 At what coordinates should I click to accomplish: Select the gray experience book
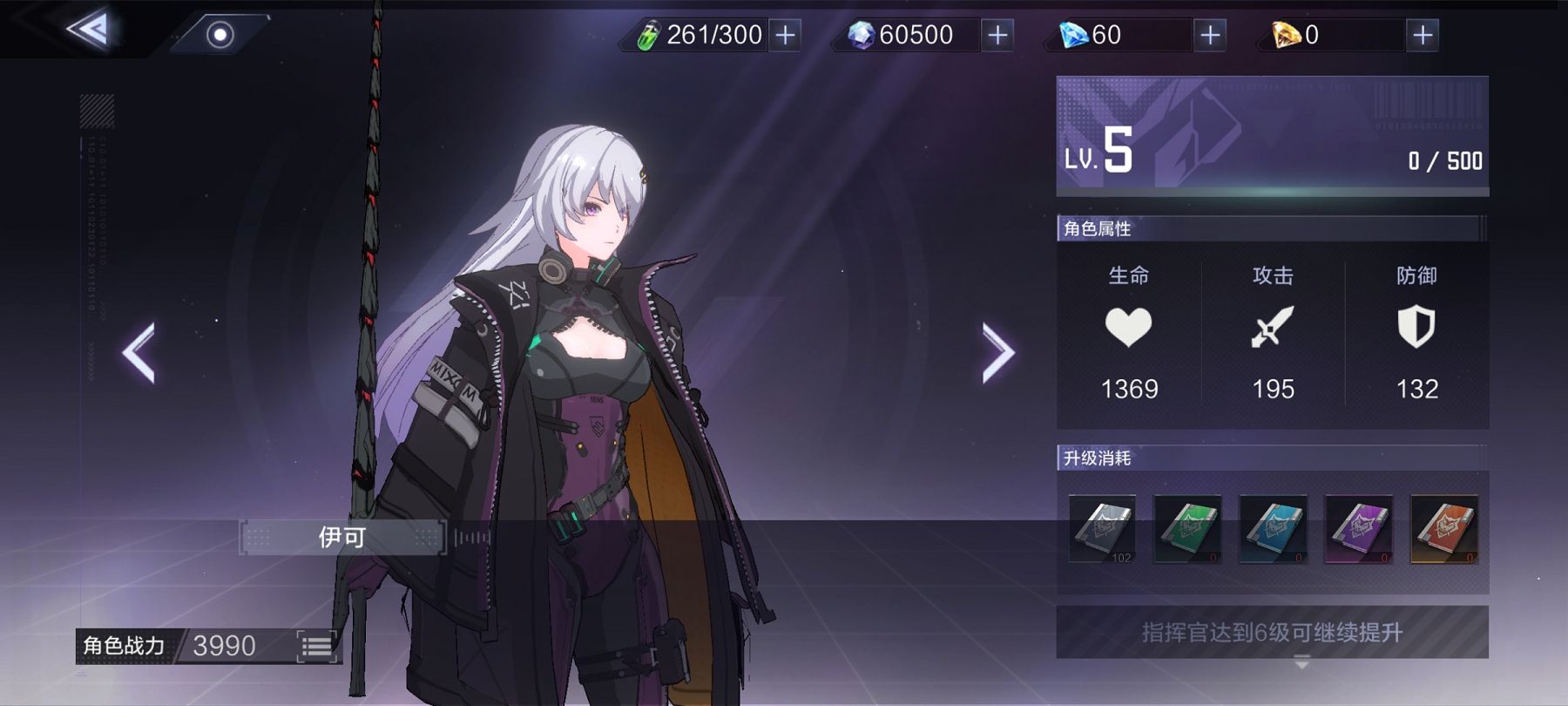(1102, 529)
